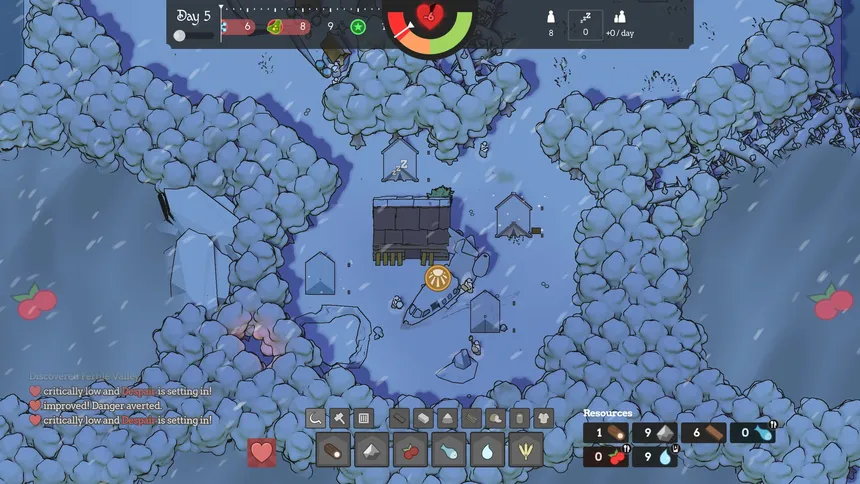Pick the fish resource button
Image resolution: width=860 pixels, height=484 pixels.
pyautogui.click(x=449, y=450)
